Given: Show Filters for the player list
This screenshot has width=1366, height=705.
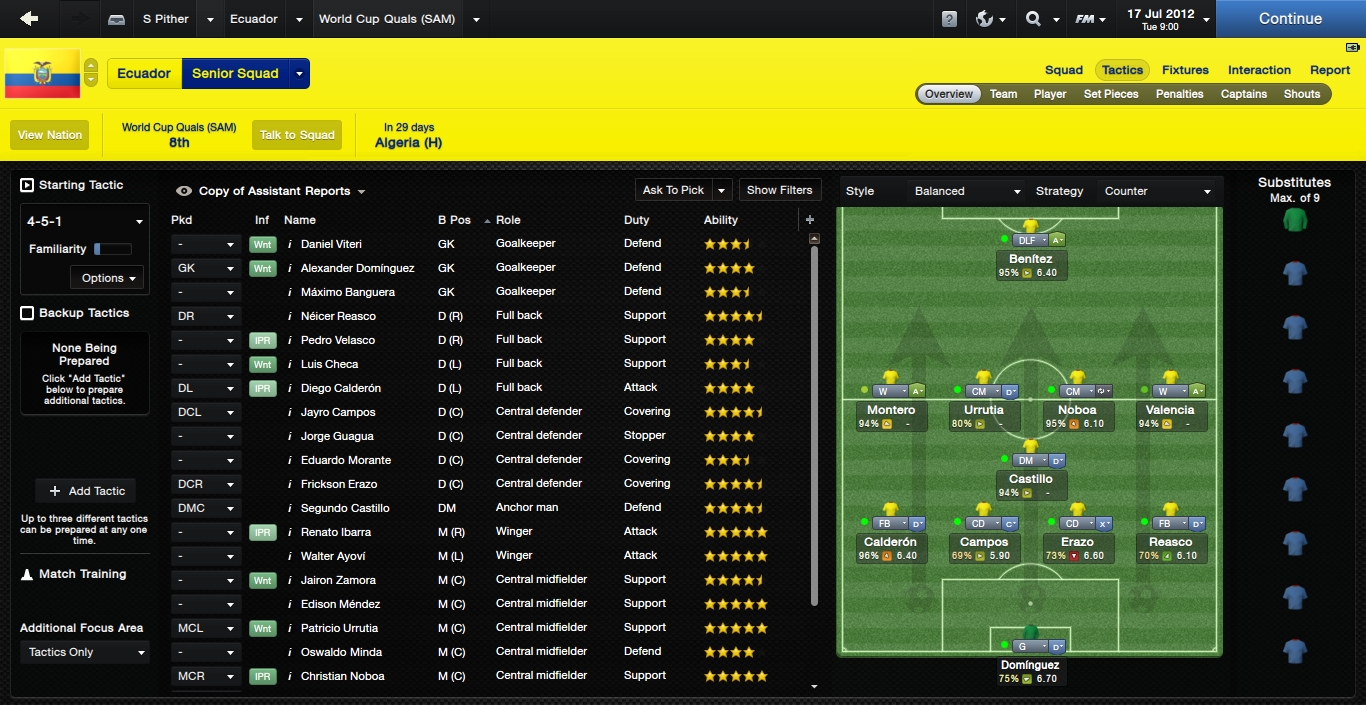Looking at the screenshot, I should click(x=779, y=190).
